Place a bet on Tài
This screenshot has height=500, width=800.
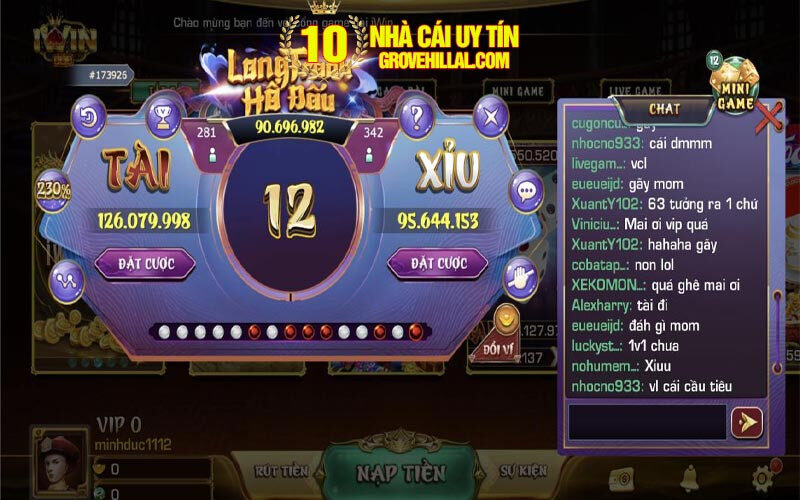145,264
